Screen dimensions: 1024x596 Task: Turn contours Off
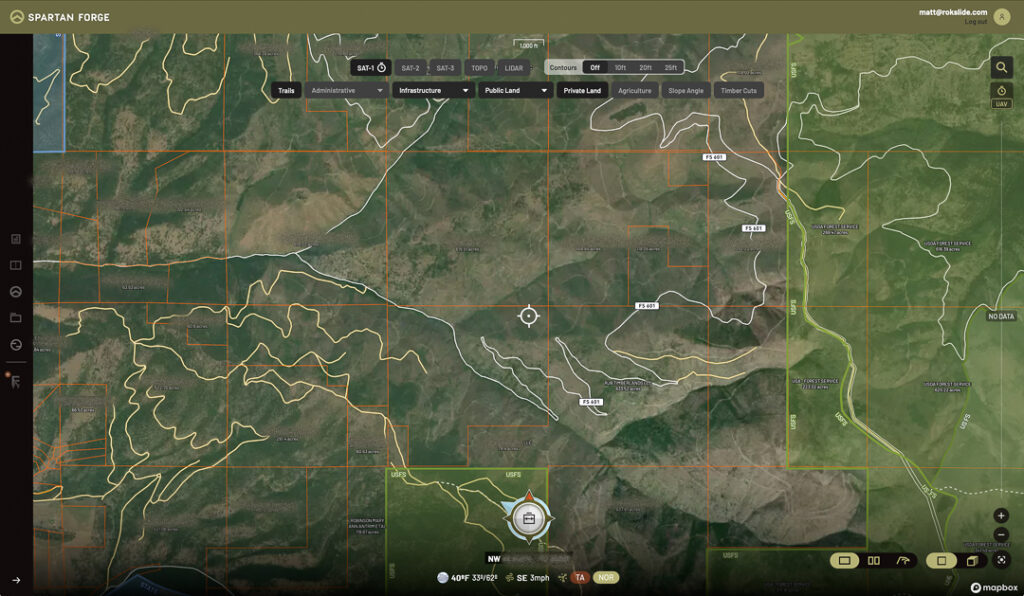pos(595,68)
